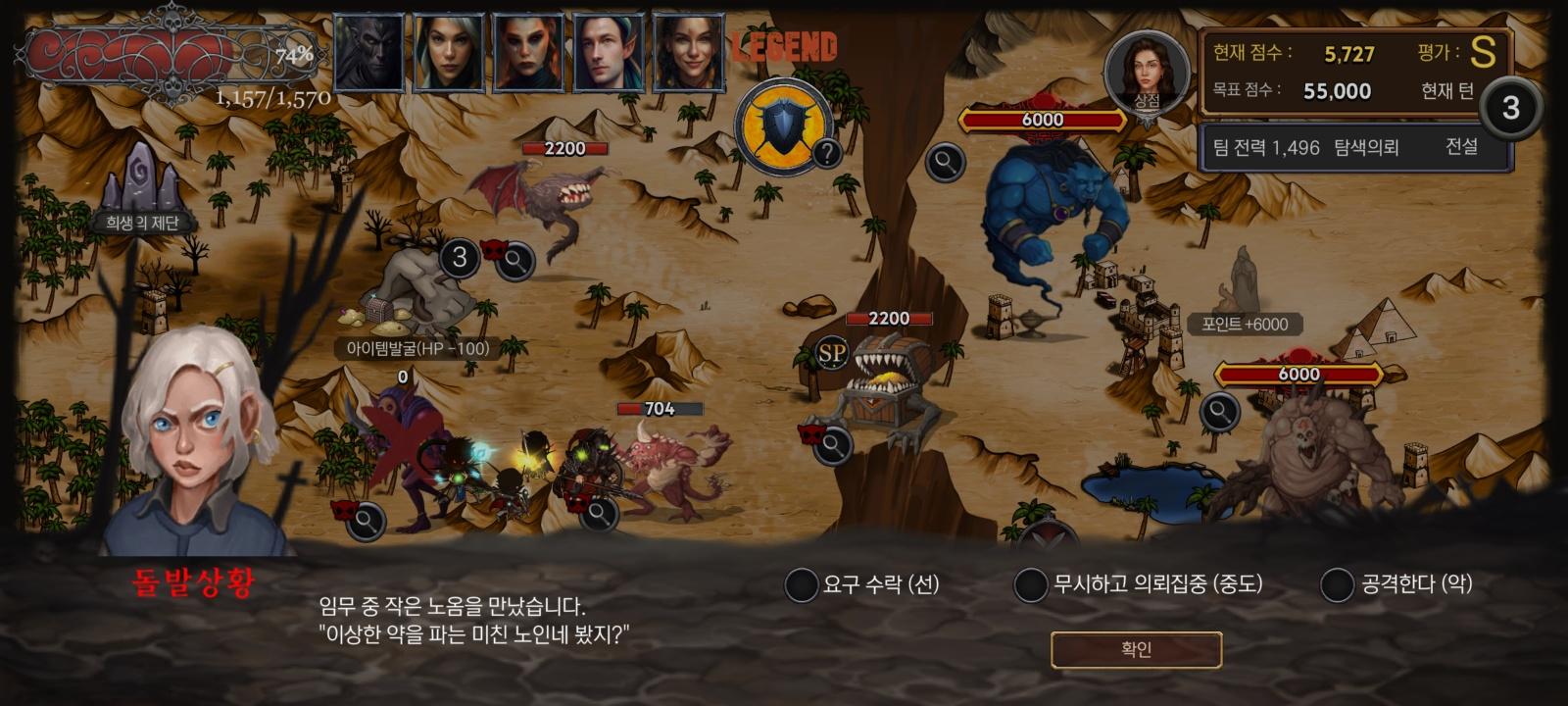This screenshot has height=706, width=1568.
Task: Inspect the 6000 skull golem magnifier
Action: click(1219, 412)
